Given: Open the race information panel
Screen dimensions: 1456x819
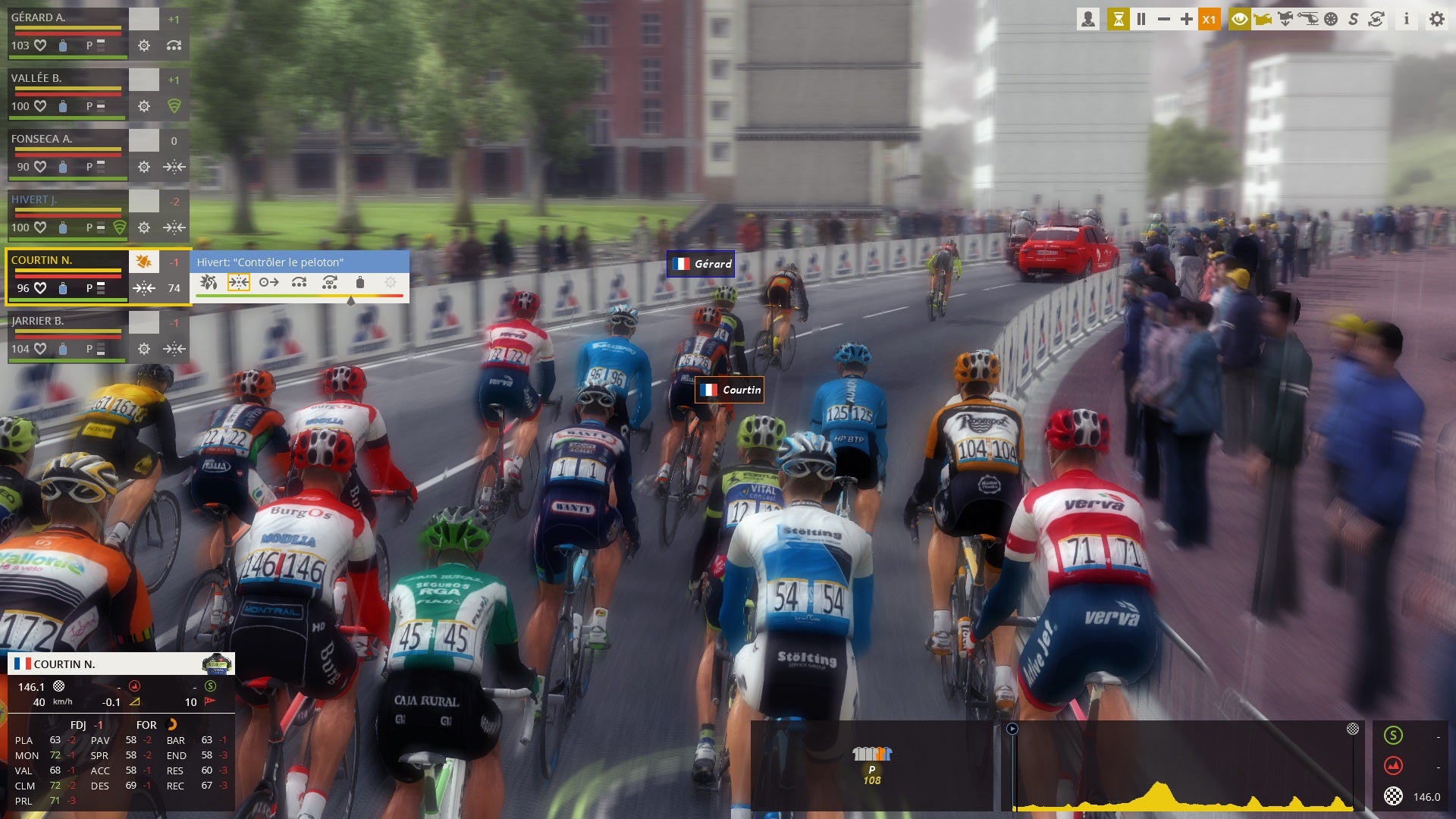Looking at the screenshot, I should tap(1406, 19).
